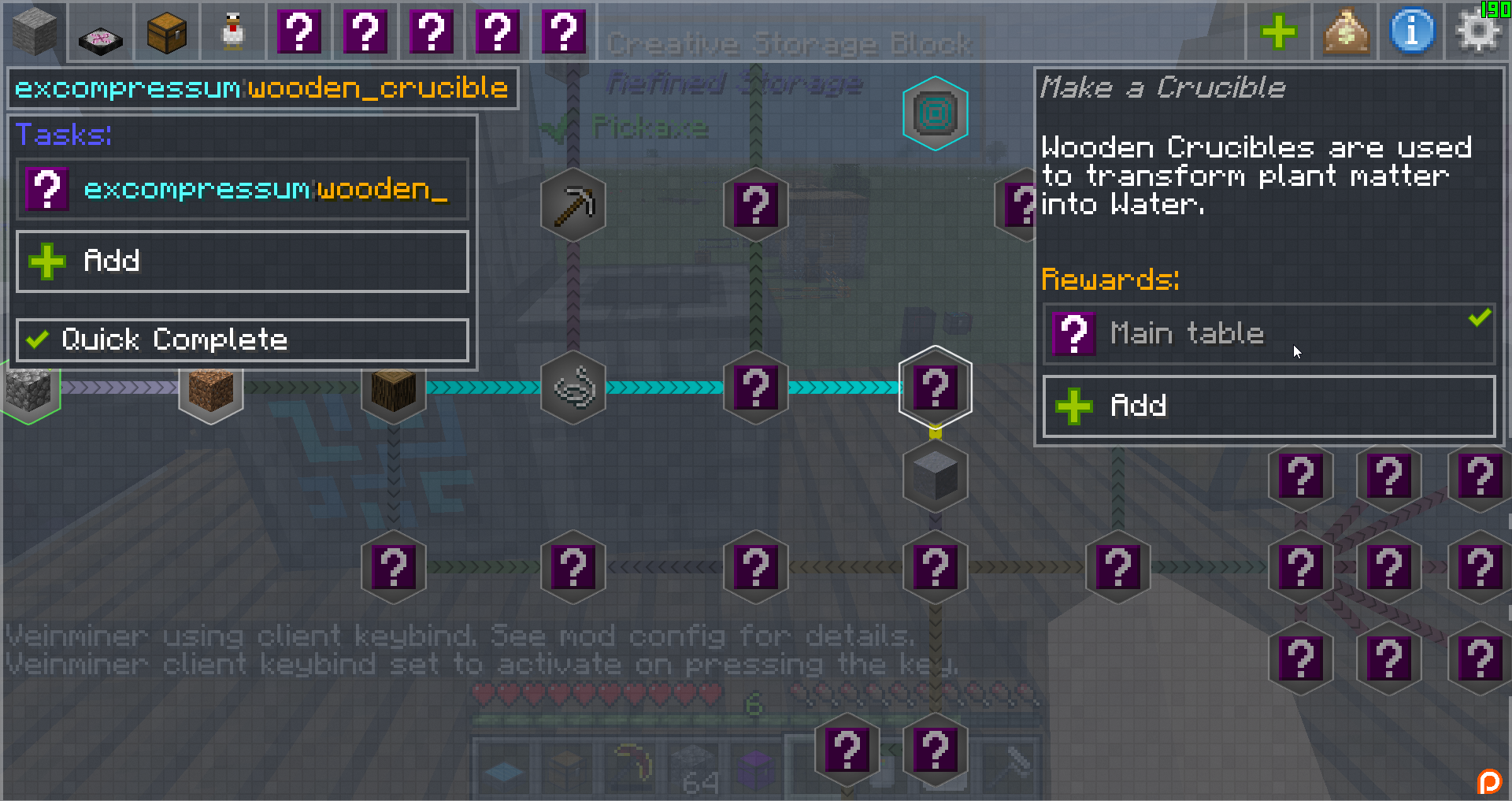Switch to the chicken chapter tab
The height and width of the screenshot is (801, 1512).
(233, 32)
